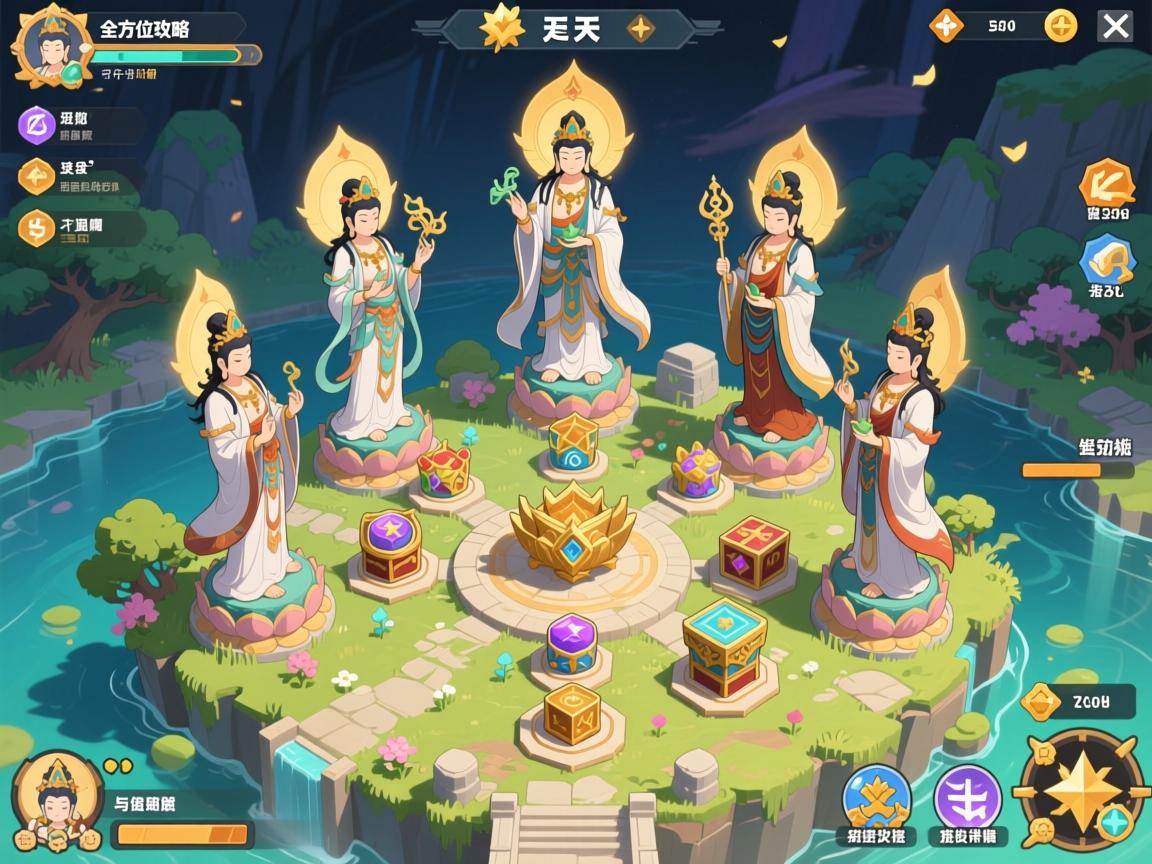Click the orange arrow hexagon on the right
Image resolution: width=1152 pixels, height=864 pixels.
click(1107, 183)
